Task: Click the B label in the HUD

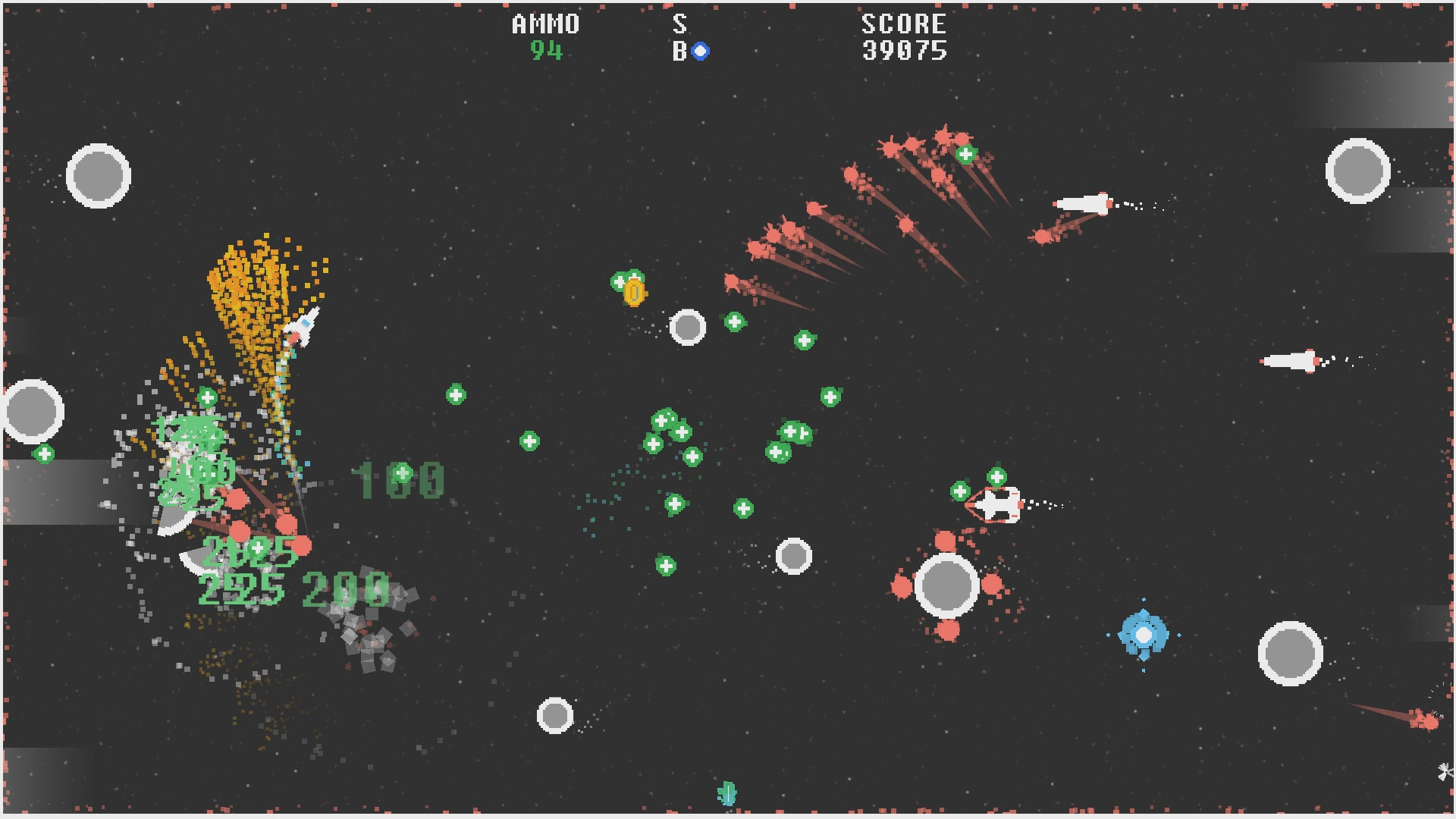Action: point(680,52)
